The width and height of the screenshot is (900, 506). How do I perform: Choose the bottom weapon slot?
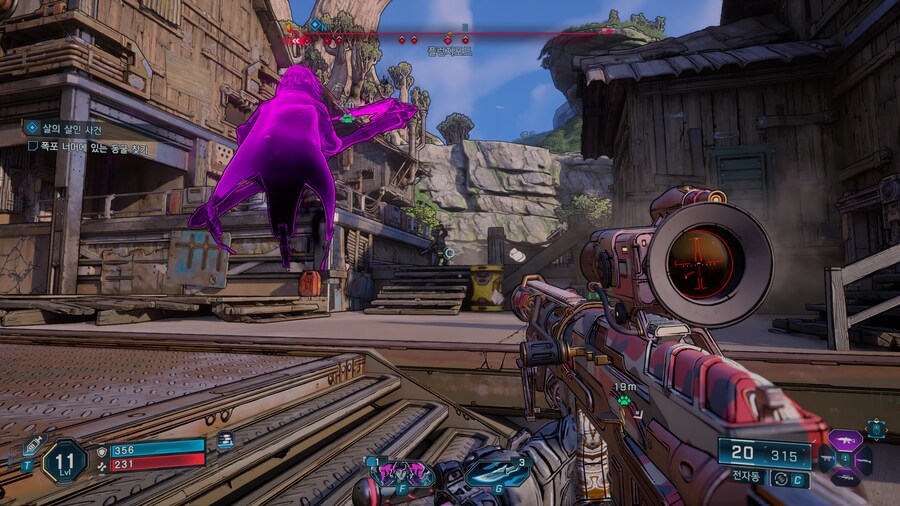[x=846, y=479]
